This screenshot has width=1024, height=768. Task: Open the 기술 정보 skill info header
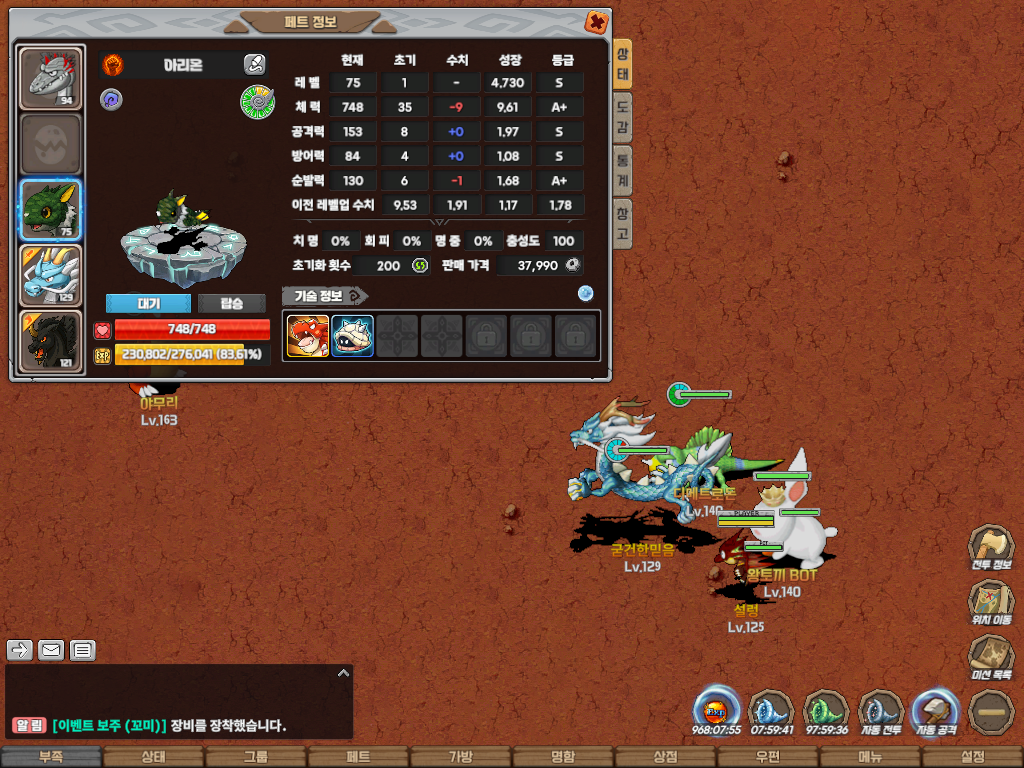(324, 295)
